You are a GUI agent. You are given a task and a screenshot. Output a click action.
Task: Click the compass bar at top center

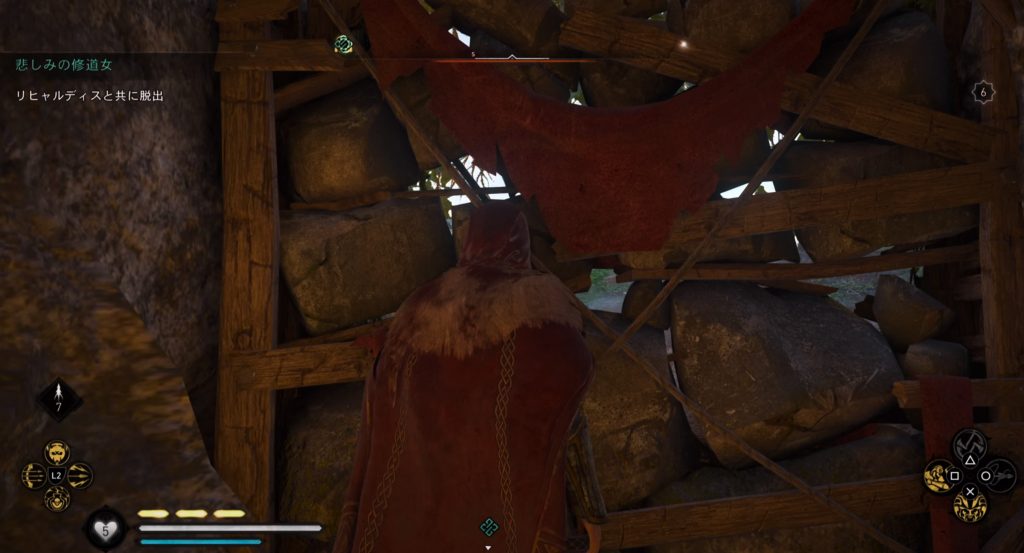point(511,57)
